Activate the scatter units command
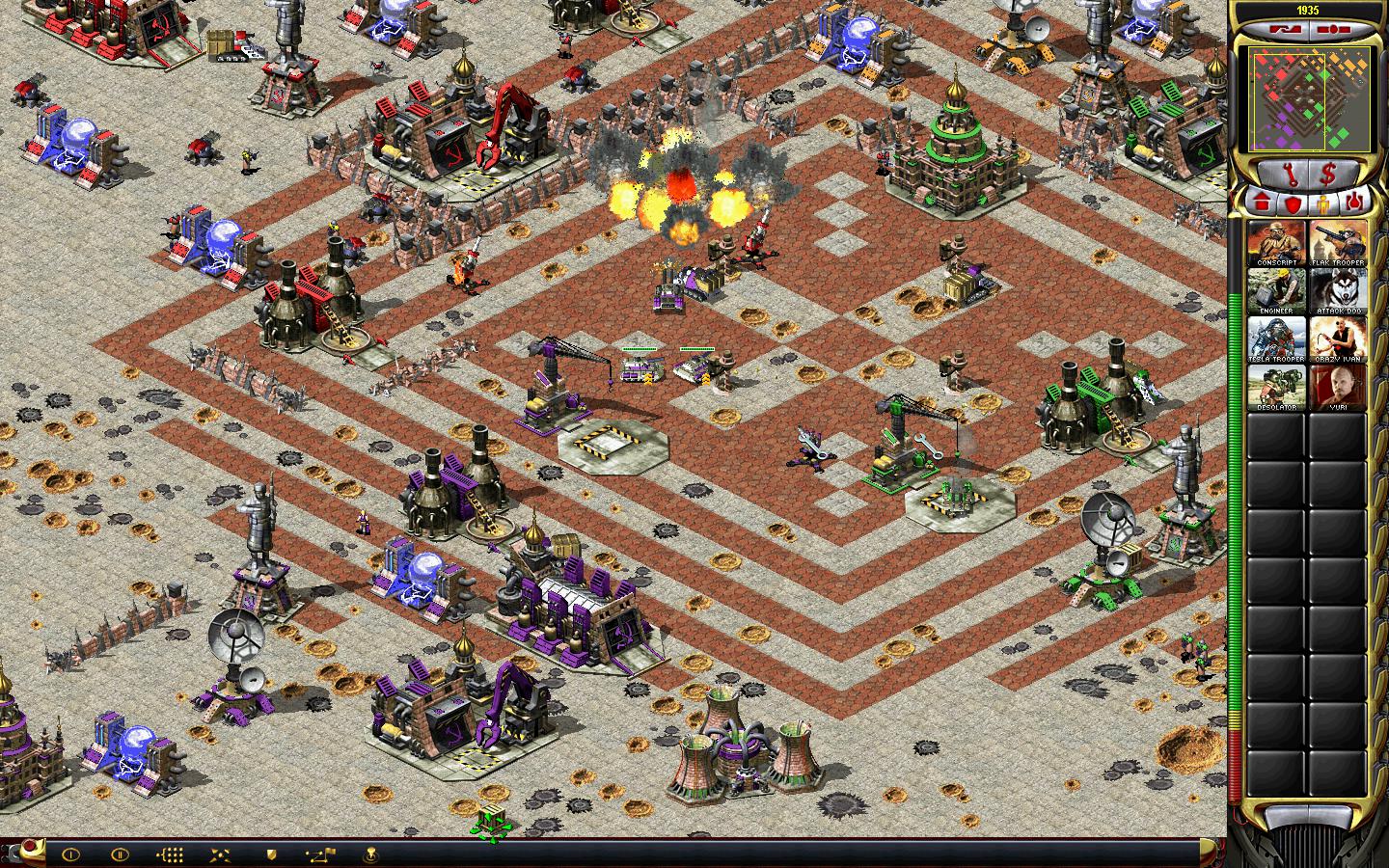The height and width of the screenshot is (868, 1389). coord(221,854)
